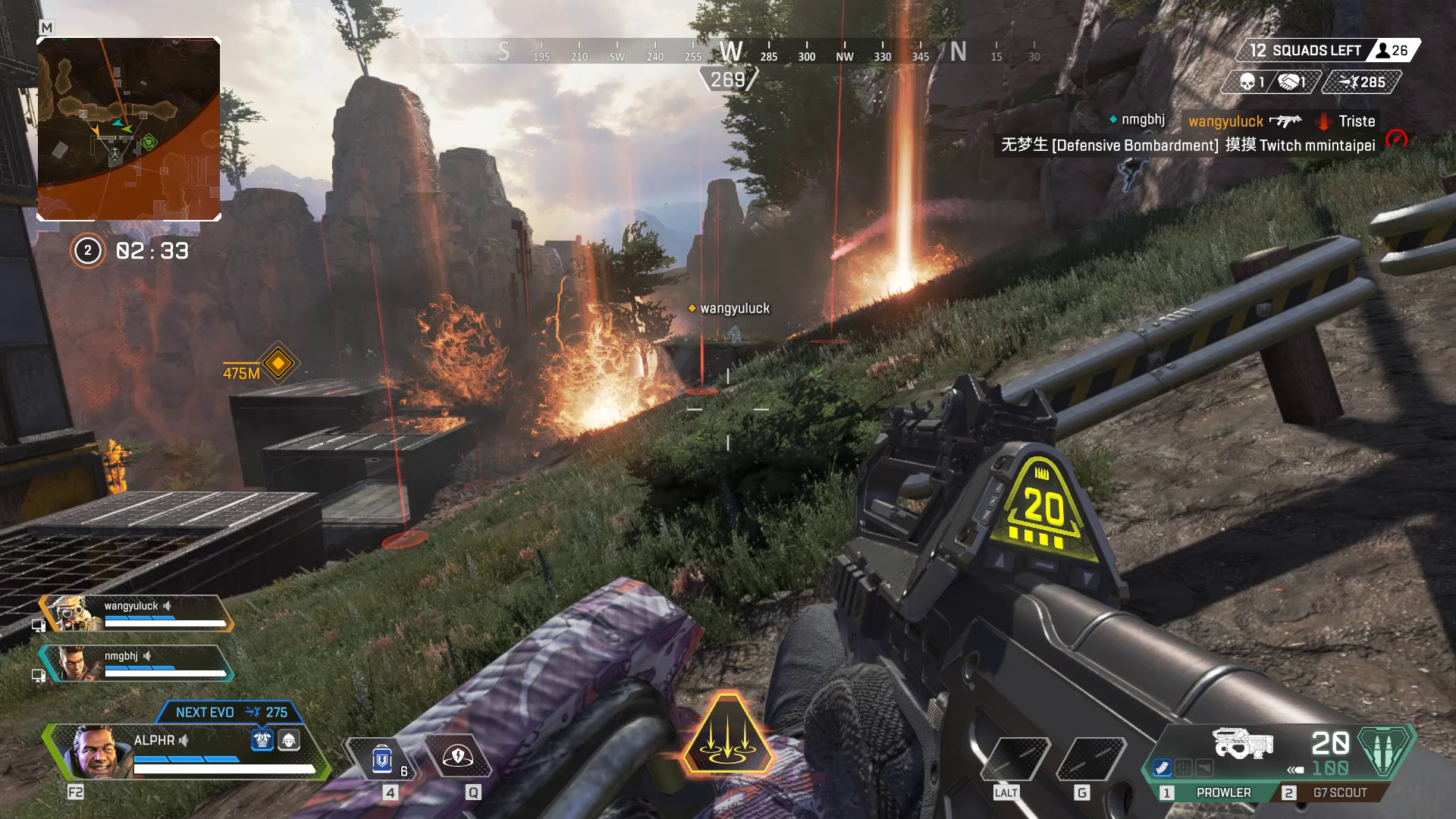1456x819 pixels.
Task: Switch to the G7 Scout weapon slot
Action: pos(1339,792)
